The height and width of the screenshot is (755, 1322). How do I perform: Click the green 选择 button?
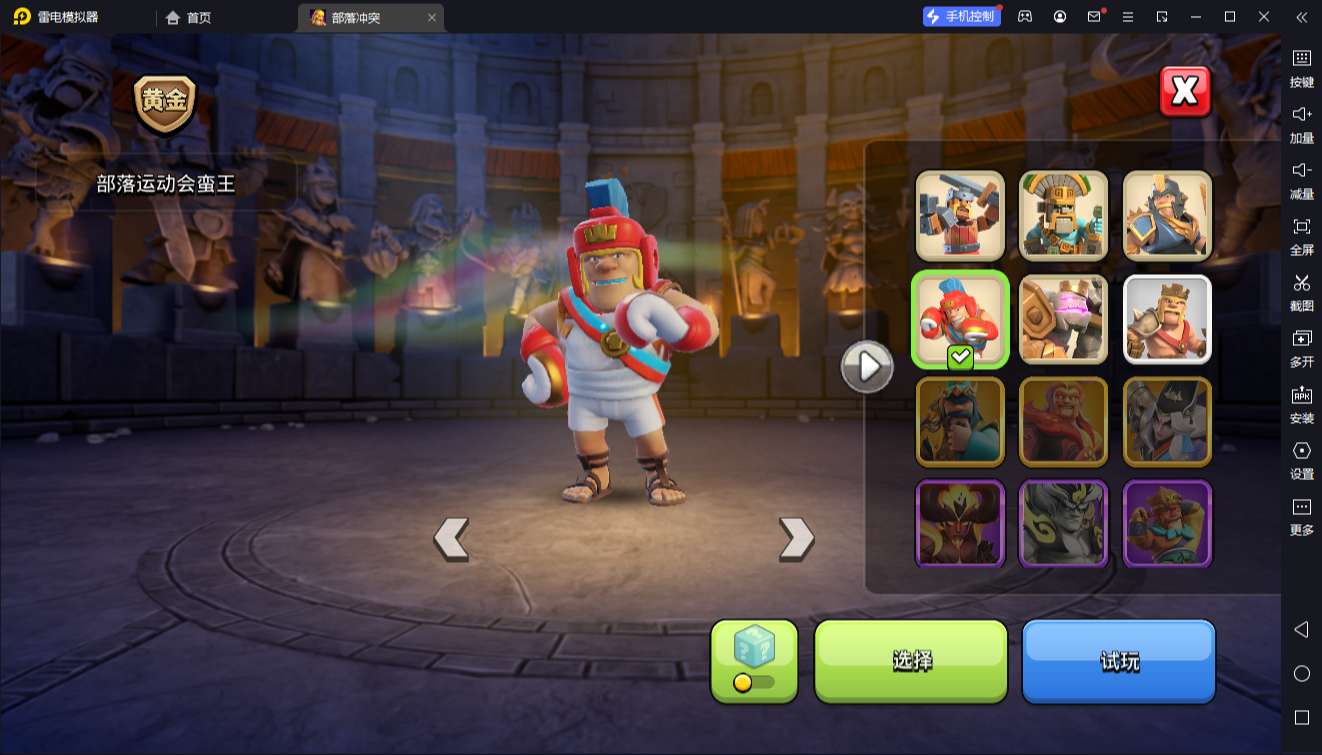(911, 660)
